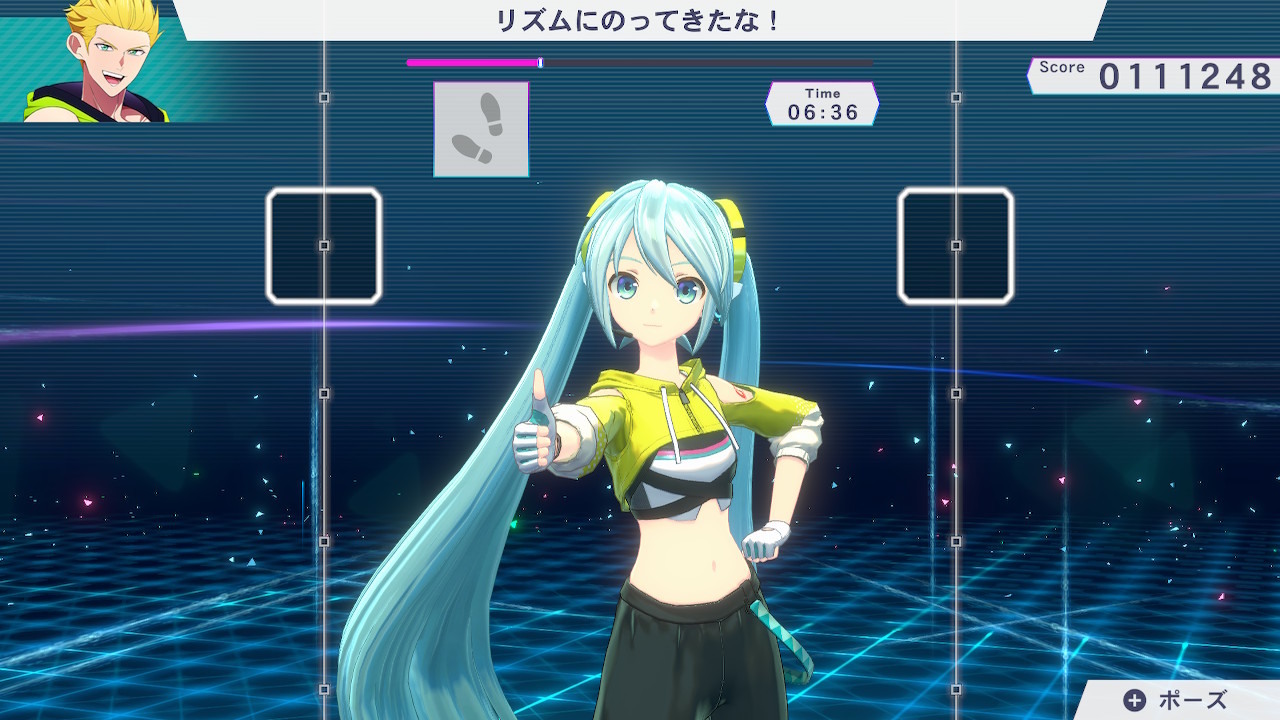Select the Score label text
Image resolution: width=1280 pixels, height=720 pixels.
coord(1063,66)
